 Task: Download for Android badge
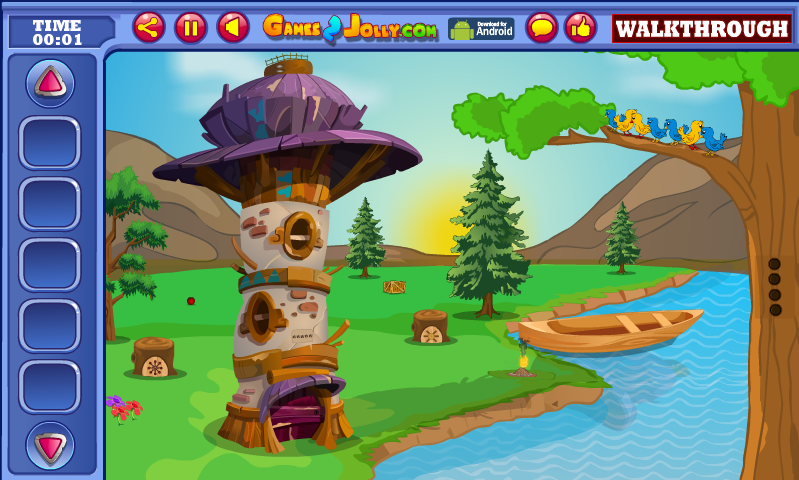481,28
